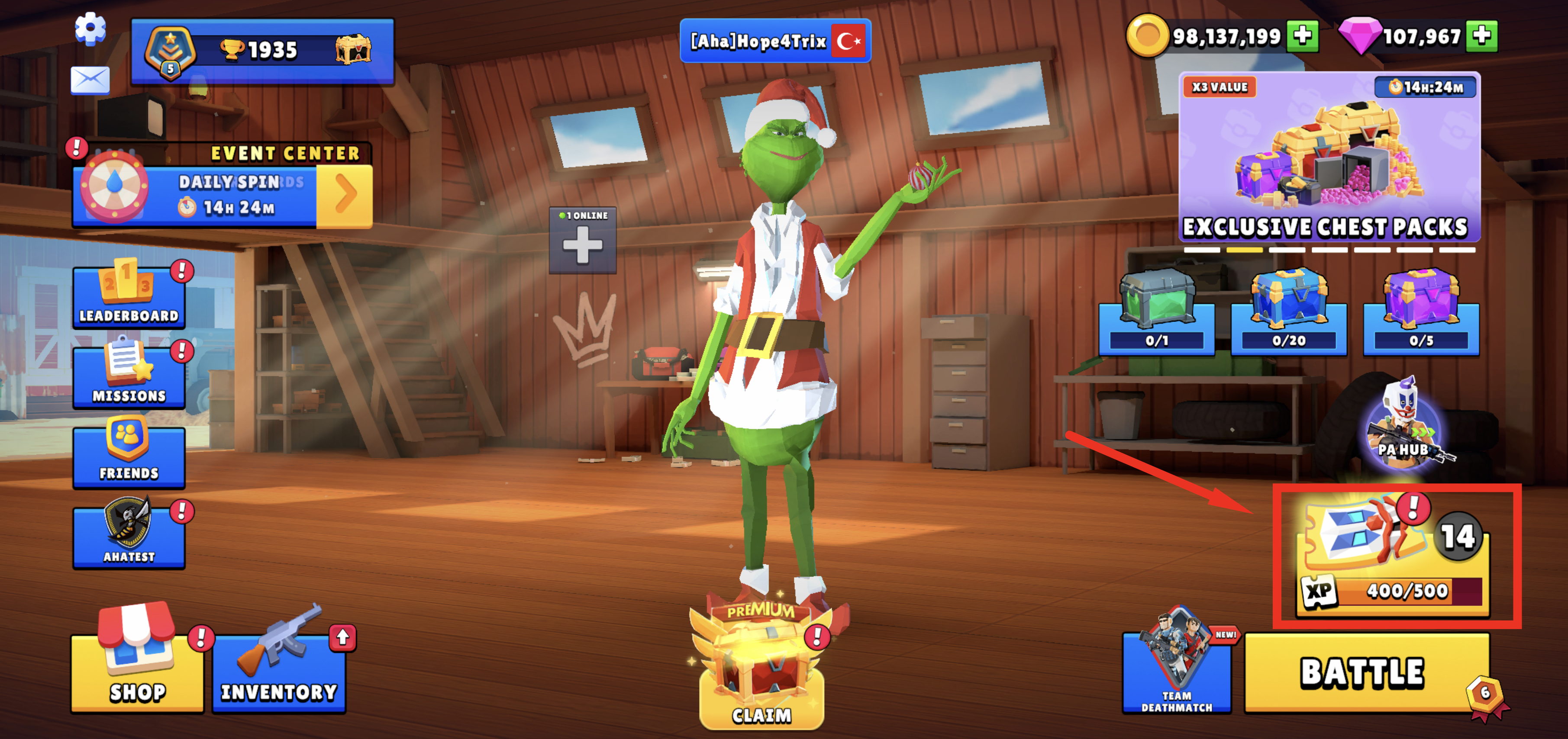Buy gems with the green plus button
The height and width of the screenshot is (739, 1568).
pyautogui.click(x=1481, y=36)
